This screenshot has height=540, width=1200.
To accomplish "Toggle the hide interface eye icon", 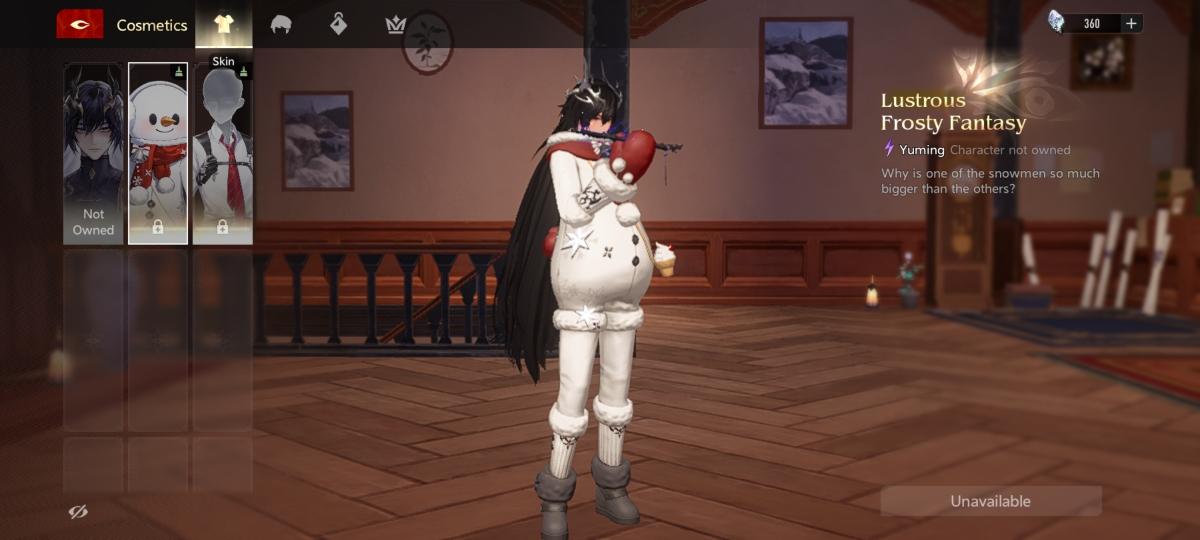I will (x=78, y=512).
